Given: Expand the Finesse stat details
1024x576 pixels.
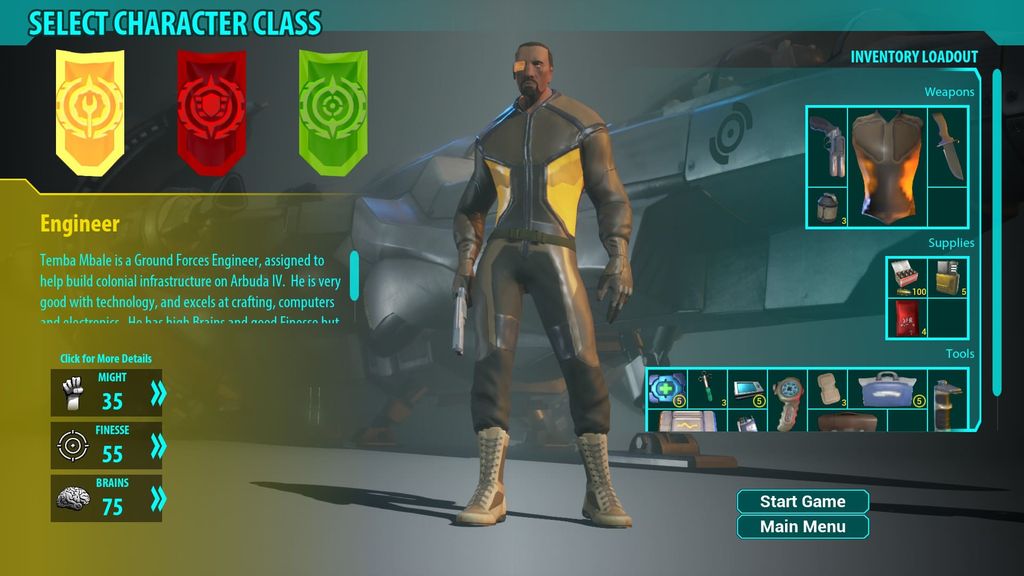Looking at the screenshot, I should 158,446.
